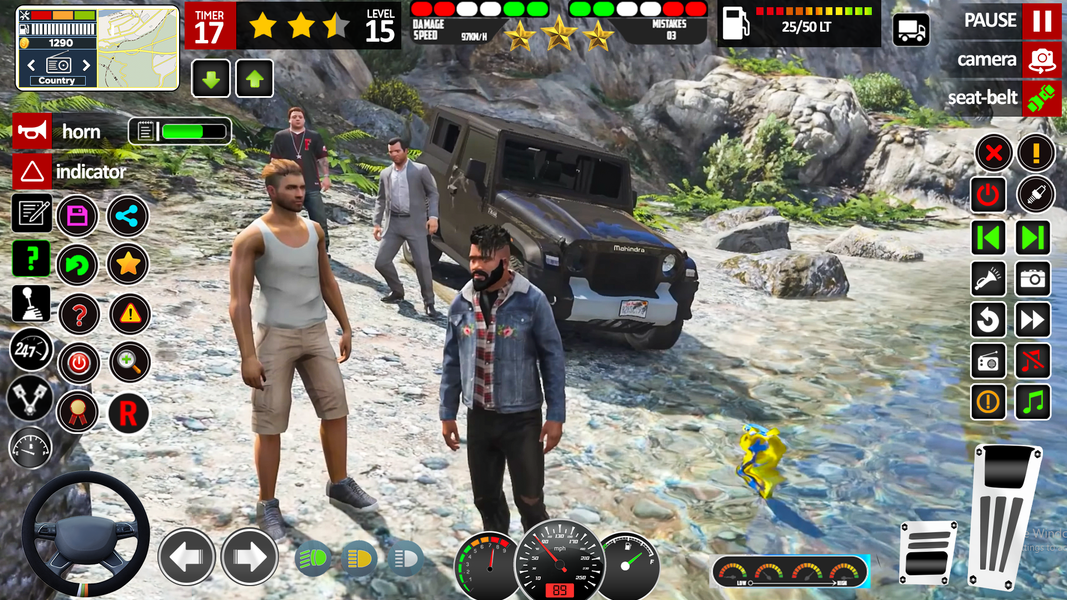Screen dimensions: 1067x600
Task: Click the pink save disk icon
Action: click(x=77, y=215)
